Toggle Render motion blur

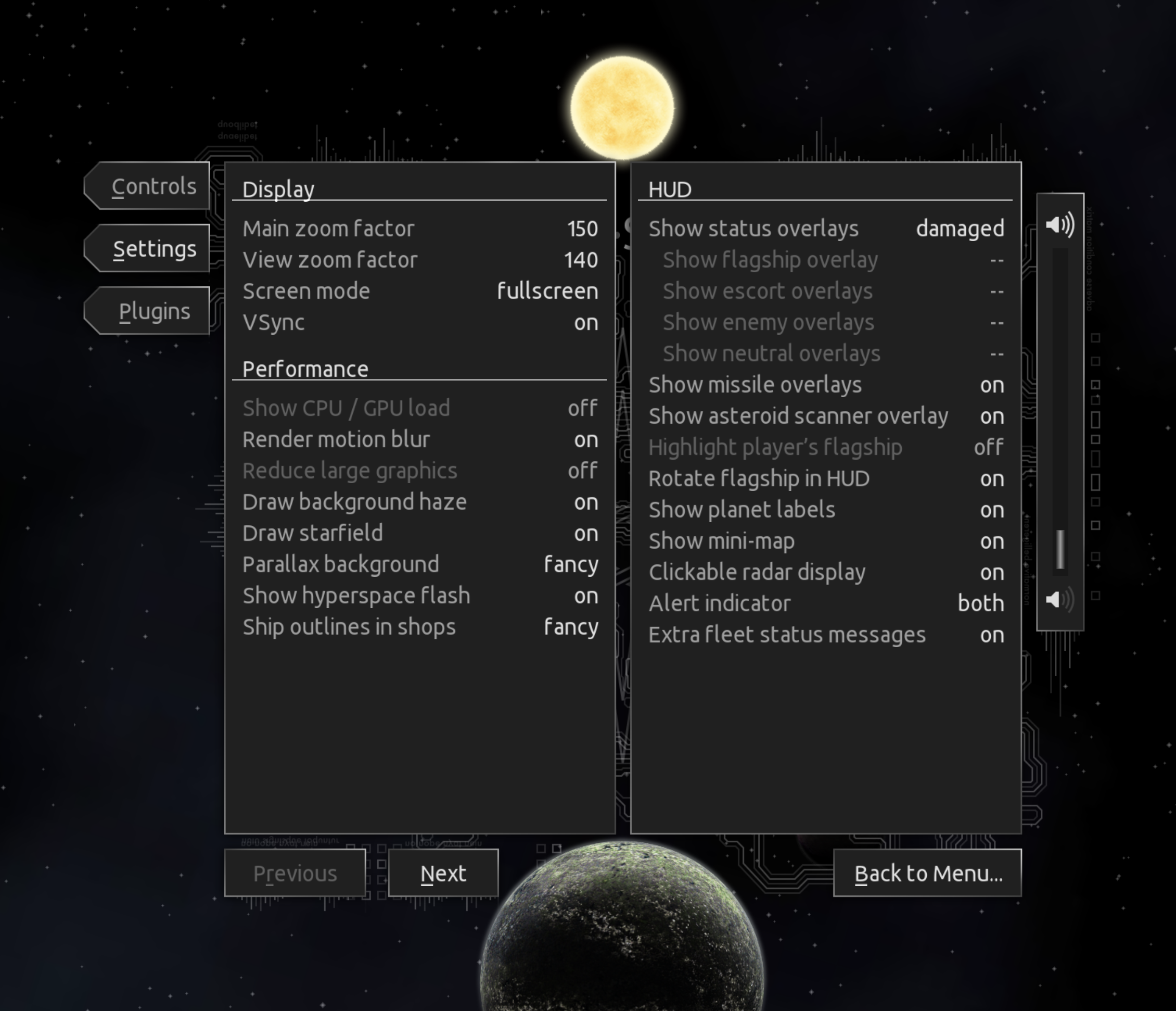pyautogui.click(x=420, y=439)
